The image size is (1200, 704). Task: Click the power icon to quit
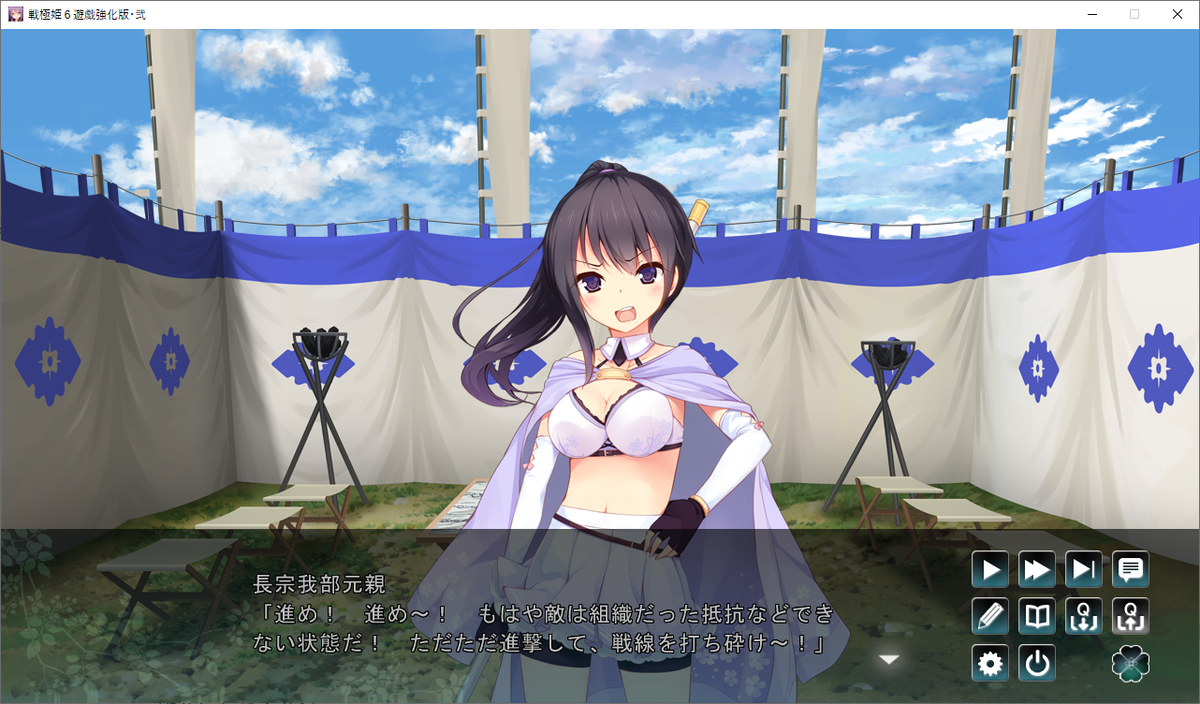click(1037, 663)
